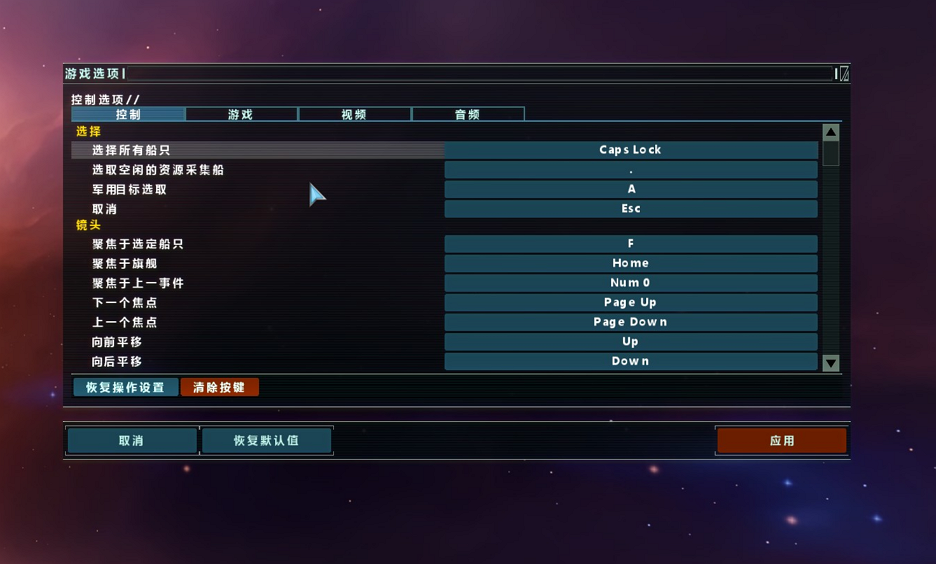Viewport: 936px width, 564px height.
Task: Clear key with 清除按键 button
Action: pyautogui.click(x=219, y=387)
